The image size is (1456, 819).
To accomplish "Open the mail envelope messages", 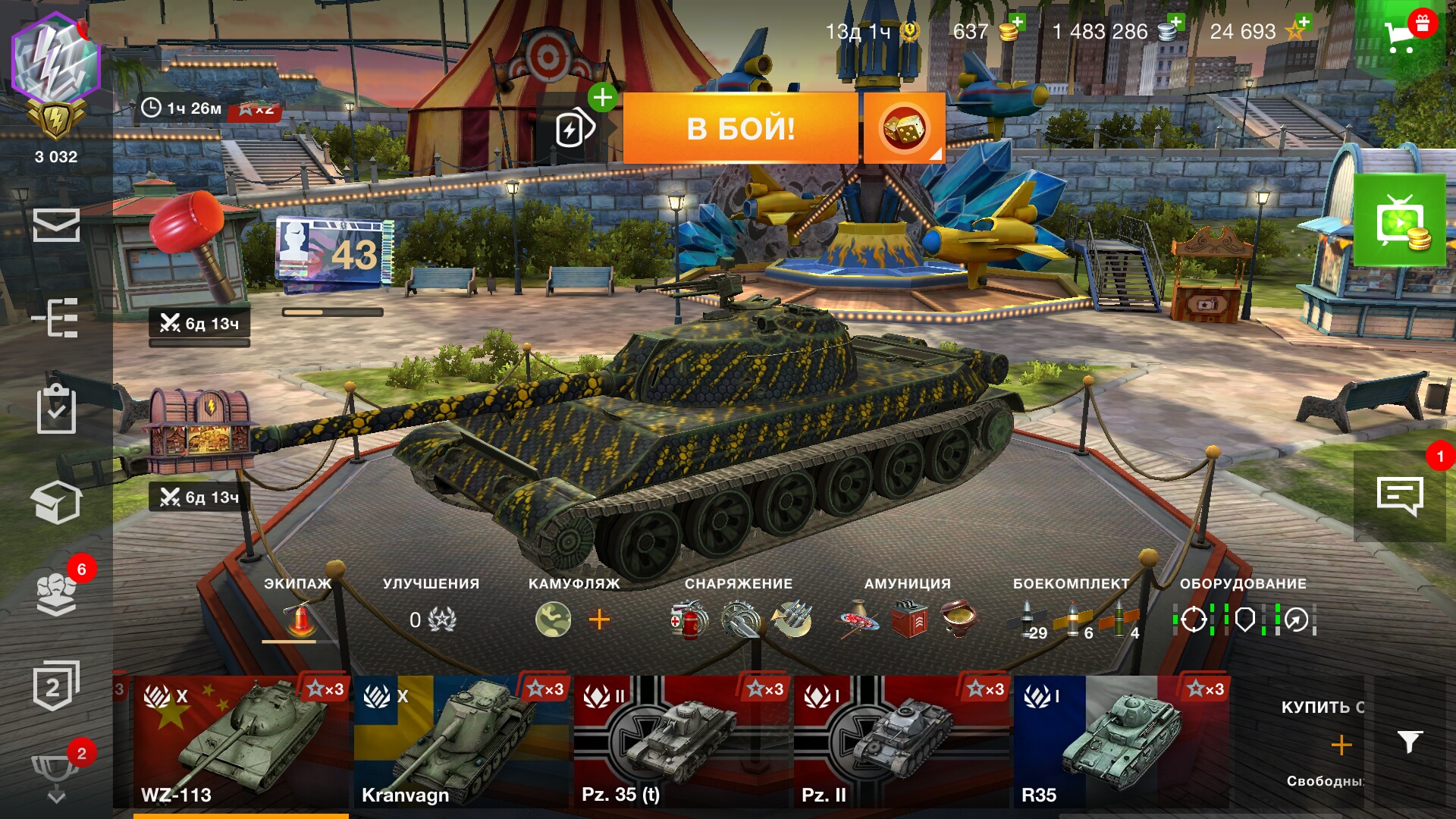I will [x=56, y=225].
